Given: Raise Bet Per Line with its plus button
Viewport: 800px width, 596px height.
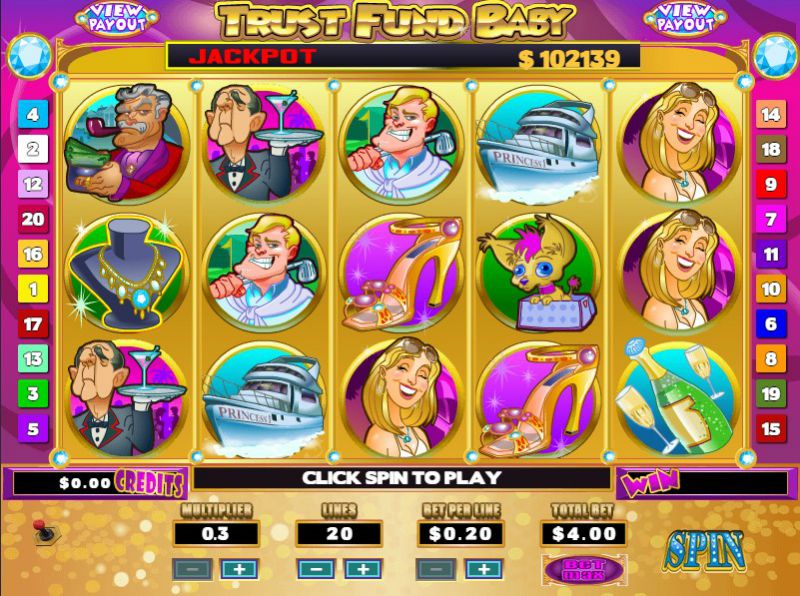Looking at the screenshot, I should tap(483, 569).
